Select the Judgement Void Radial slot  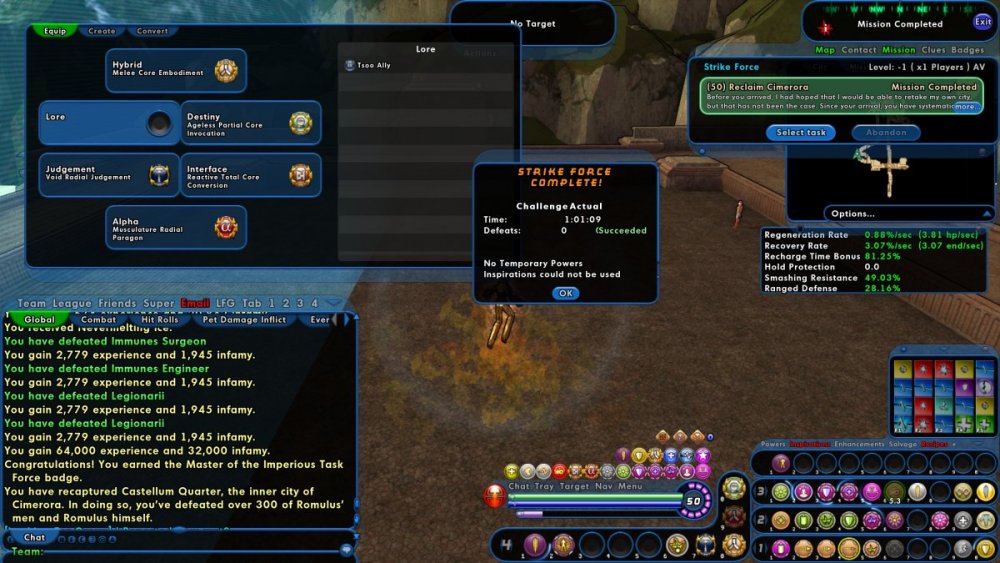(109, 174)
